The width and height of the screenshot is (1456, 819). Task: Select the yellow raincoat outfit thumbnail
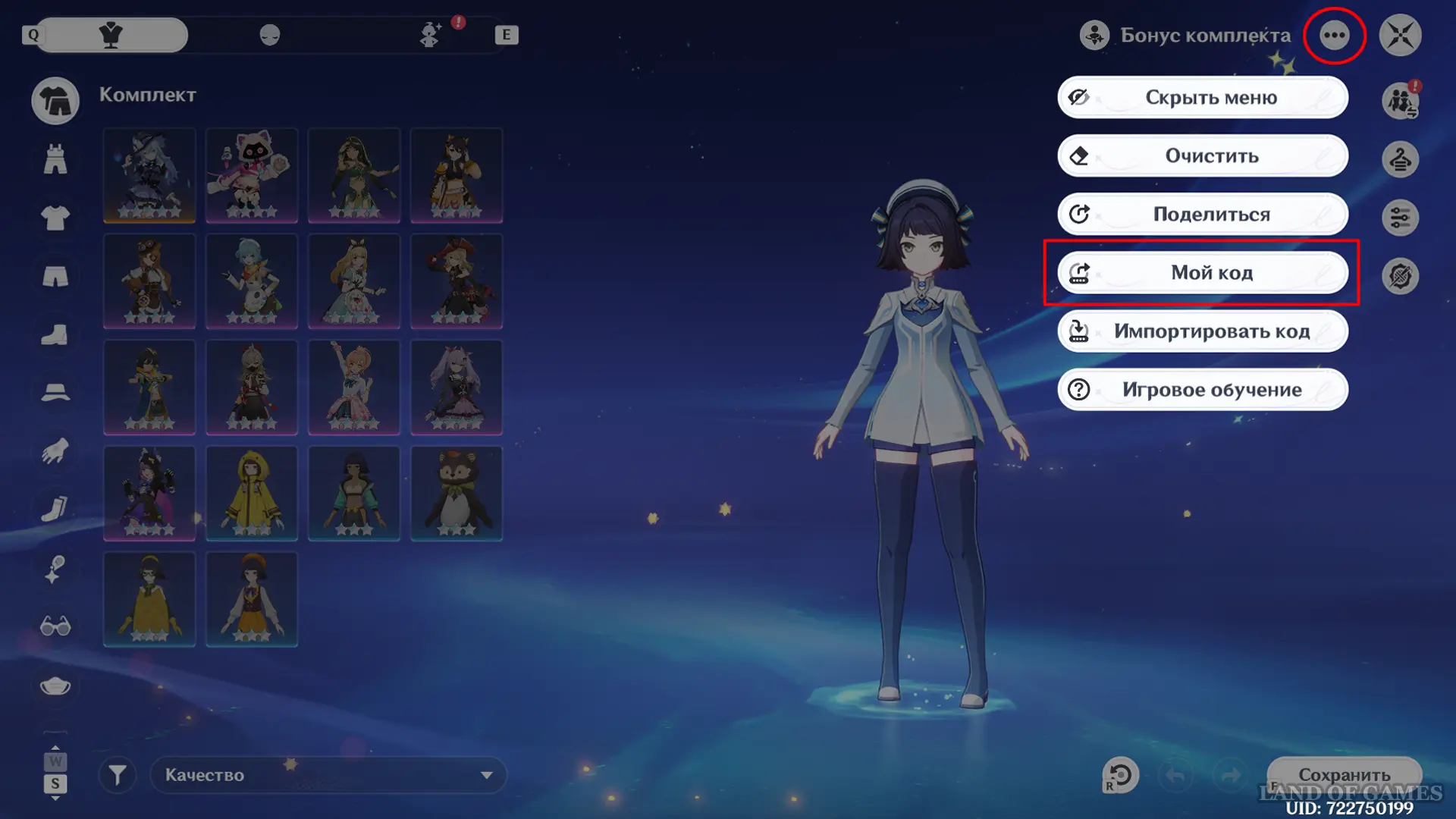[x=252, y=493]
